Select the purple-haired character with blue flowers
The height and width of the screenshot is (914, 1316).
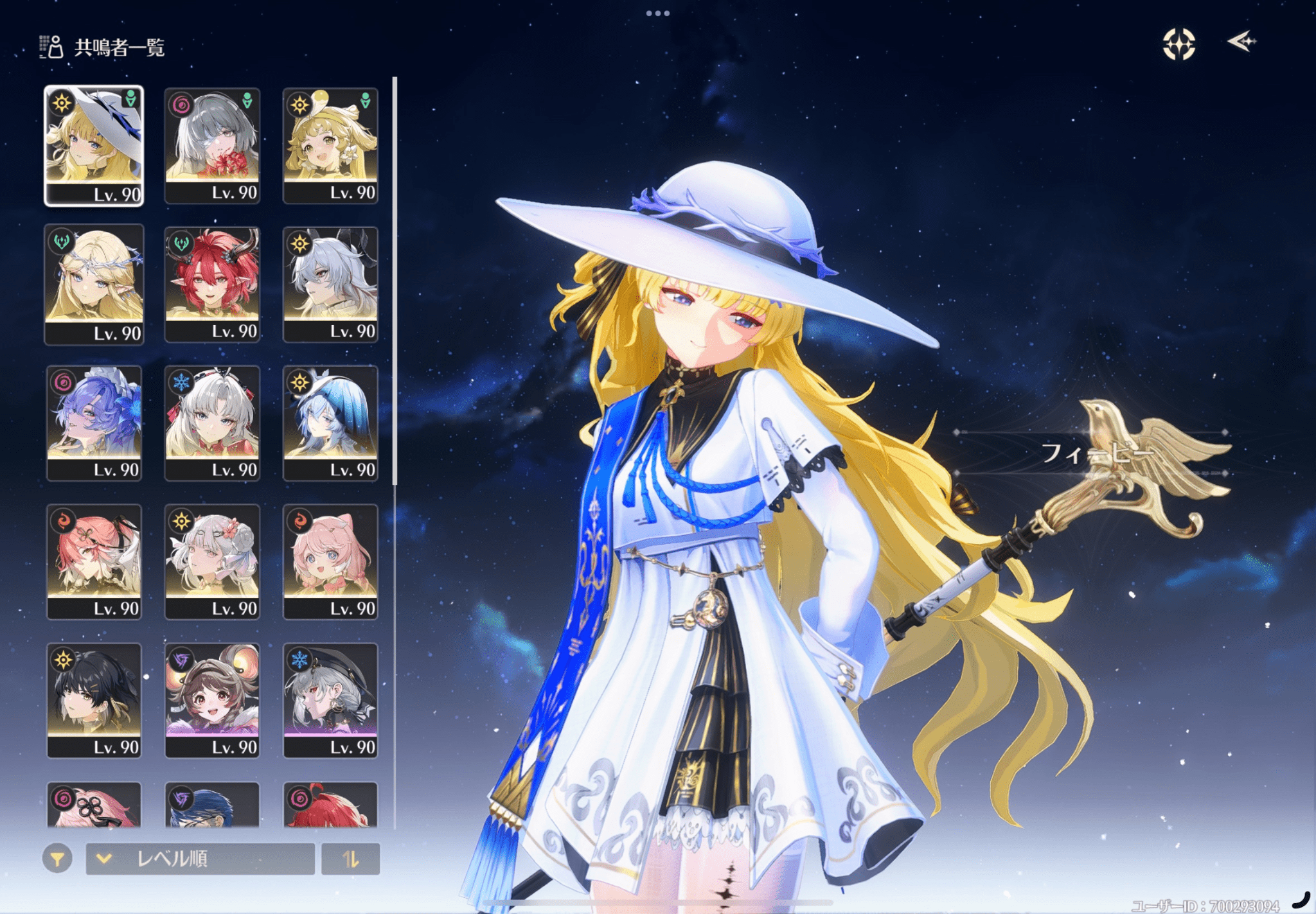point(94,423)
